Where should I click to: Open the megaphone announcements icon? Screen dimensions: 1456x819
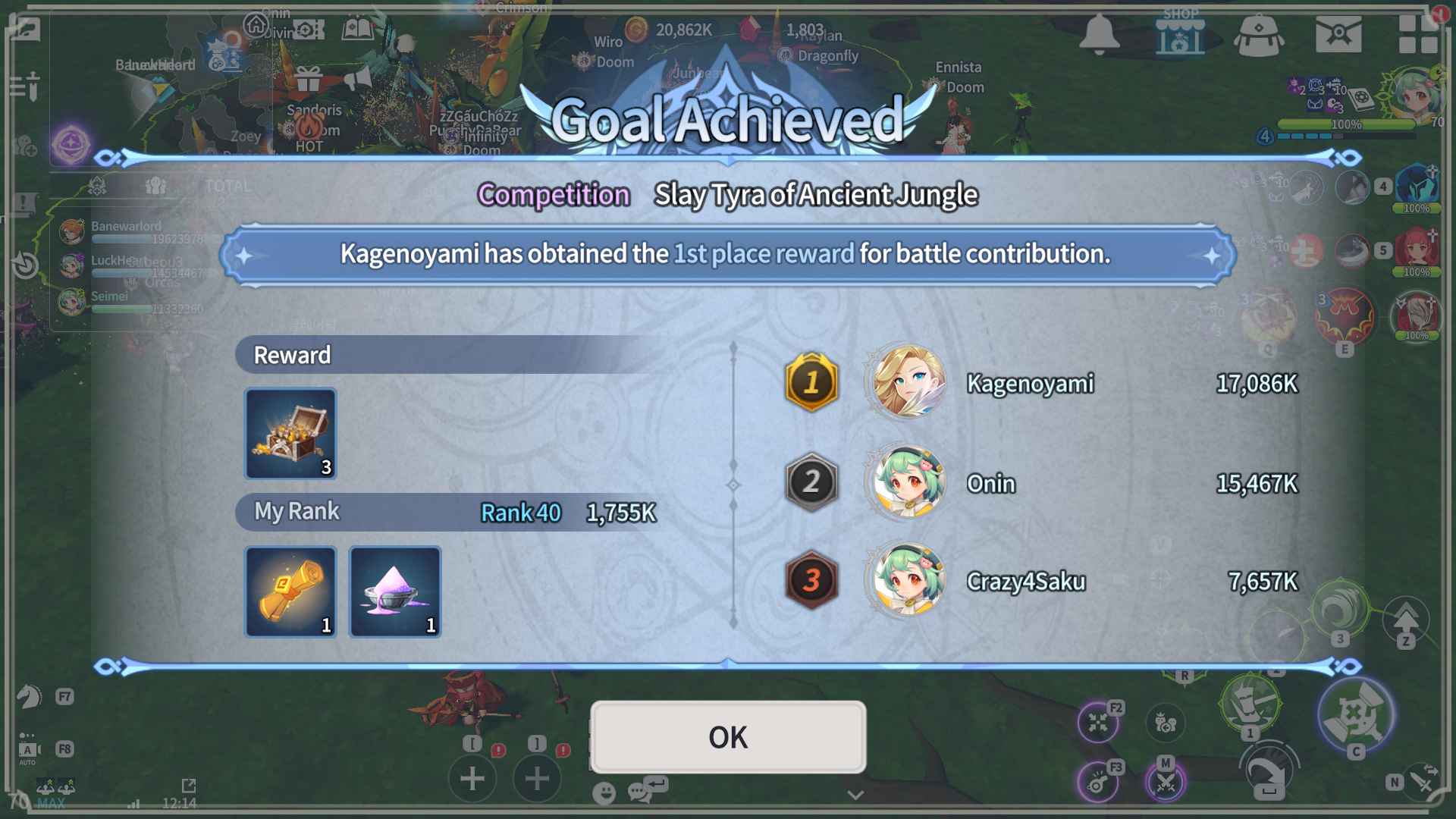tap(357, 78)
